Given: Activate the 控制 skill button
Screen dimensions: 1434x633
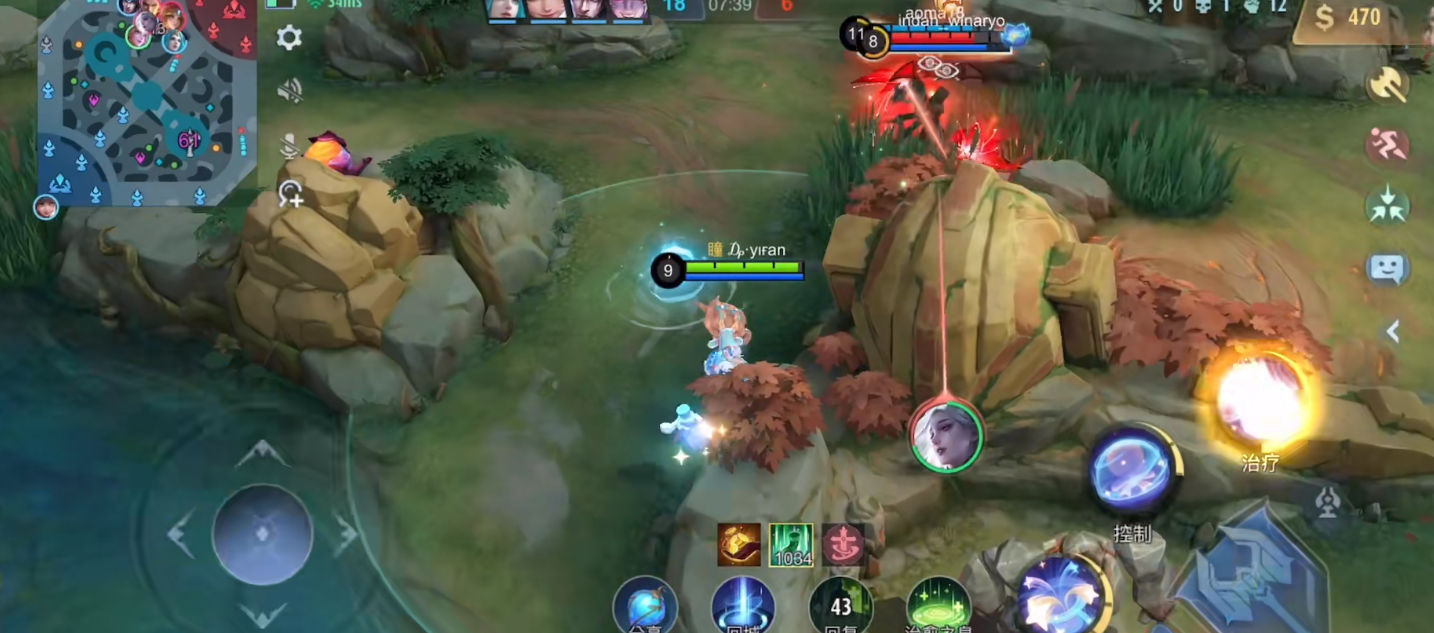Looking at the screenshot, I should pyautogui.click(x=1134, y=472).
